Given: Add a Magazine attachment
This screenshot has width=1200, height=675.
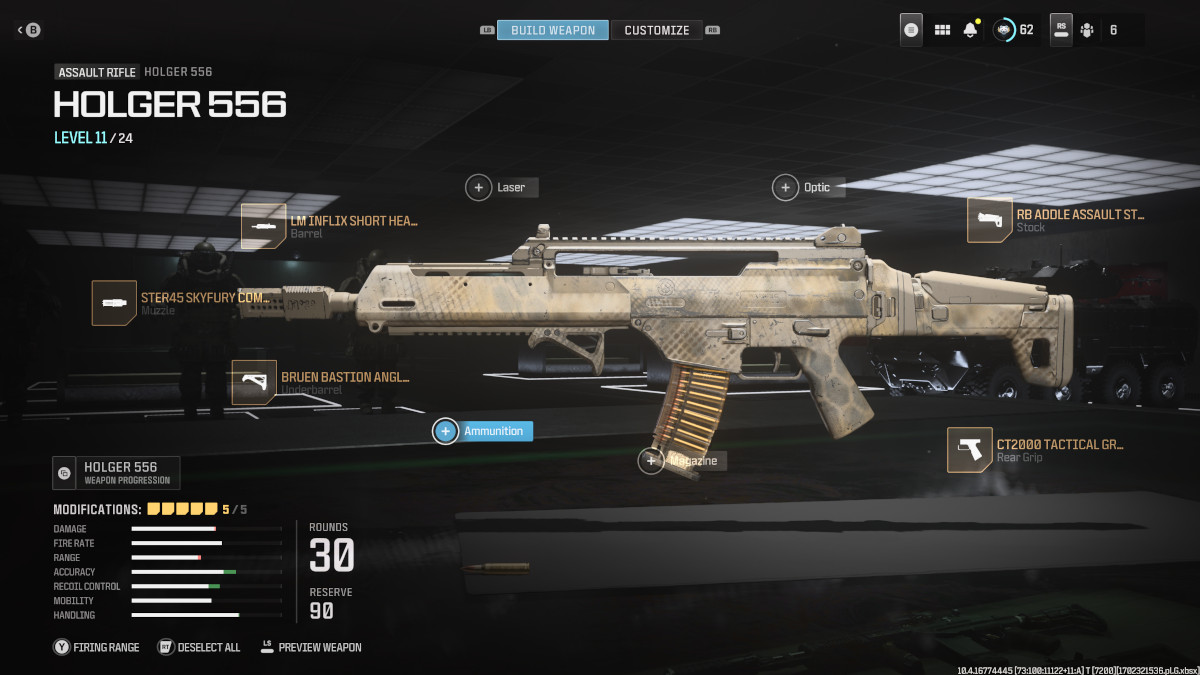Looking at the screenshot, I should 683,460.
